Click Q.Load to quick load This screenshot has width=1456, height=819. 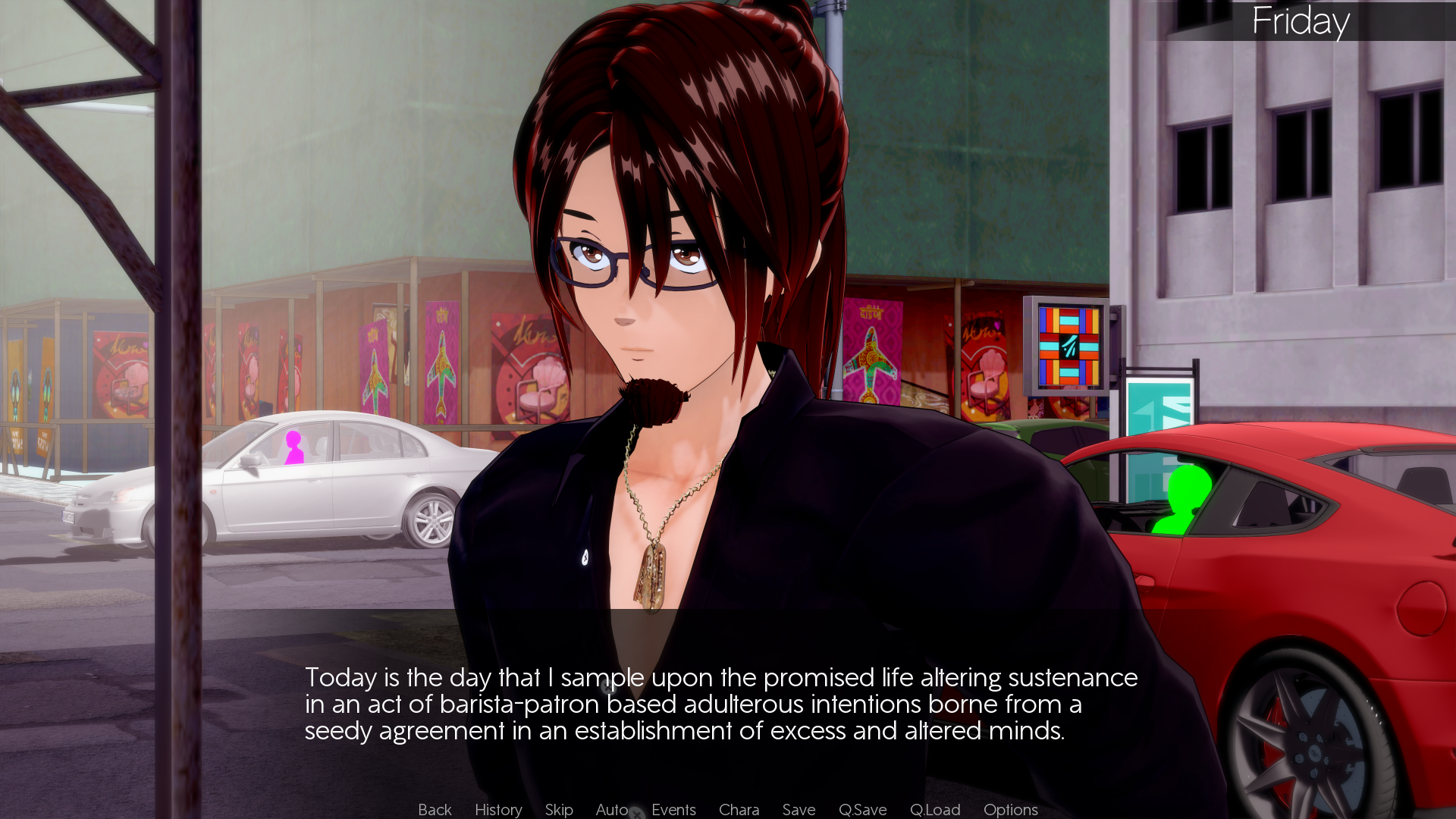[934, 809]
